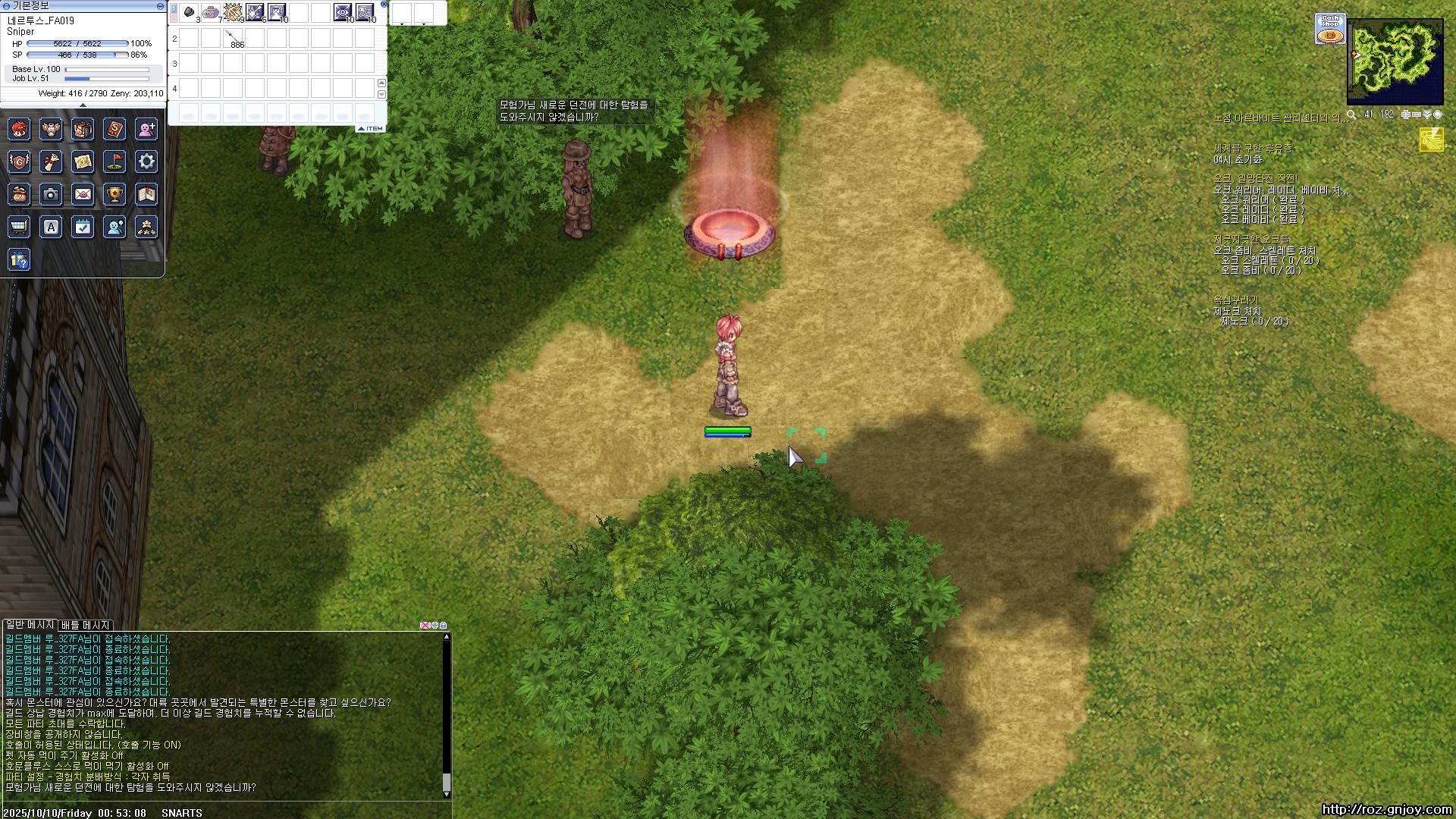Open the shopping cart icon
Image resolution: width=1456 pixels, height=819 pixels.
tap(19, 226)
